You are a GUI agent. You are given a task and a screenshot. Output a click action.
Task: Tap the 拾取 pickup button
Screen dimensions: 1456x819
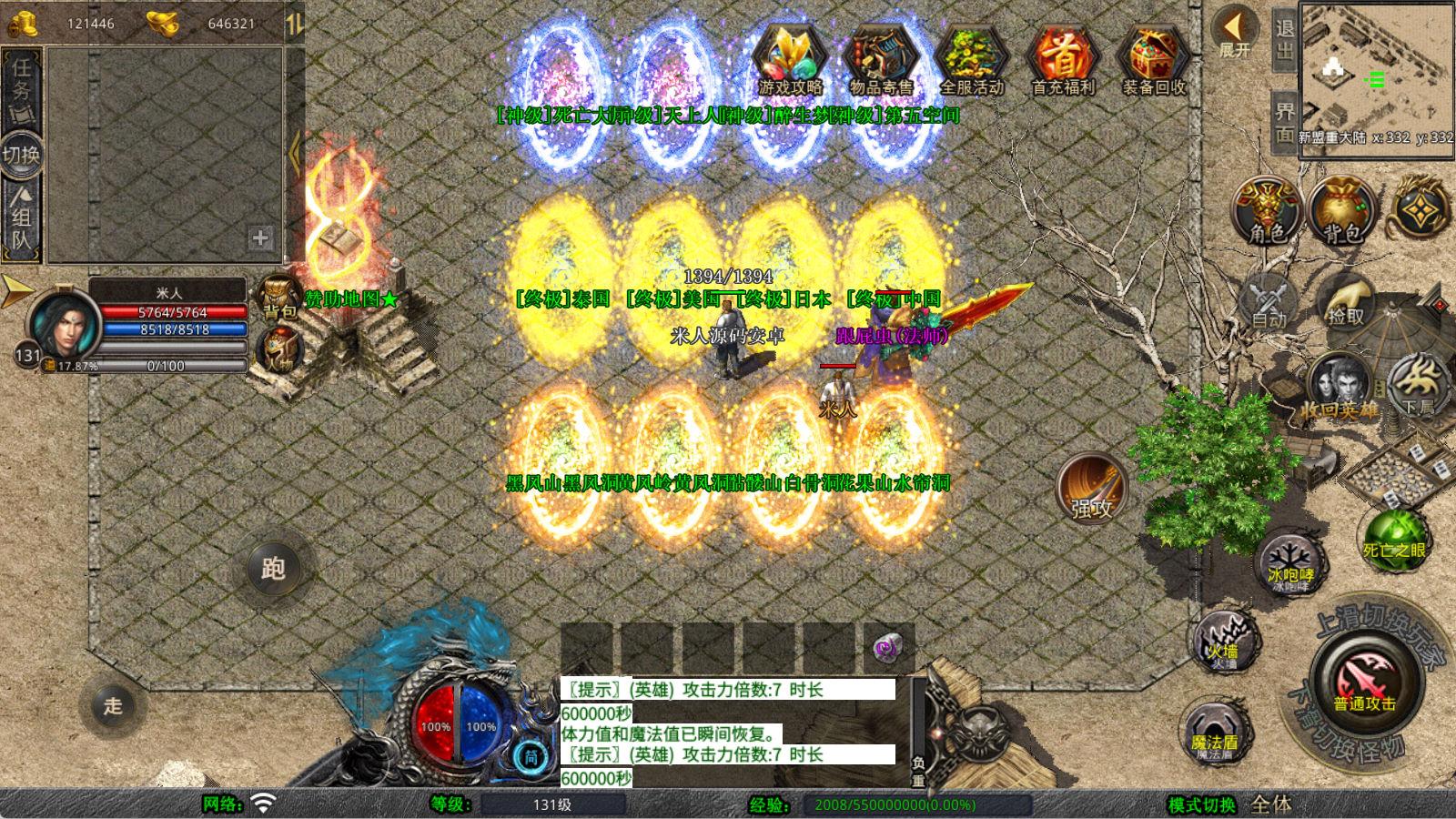click(1345, 301)
